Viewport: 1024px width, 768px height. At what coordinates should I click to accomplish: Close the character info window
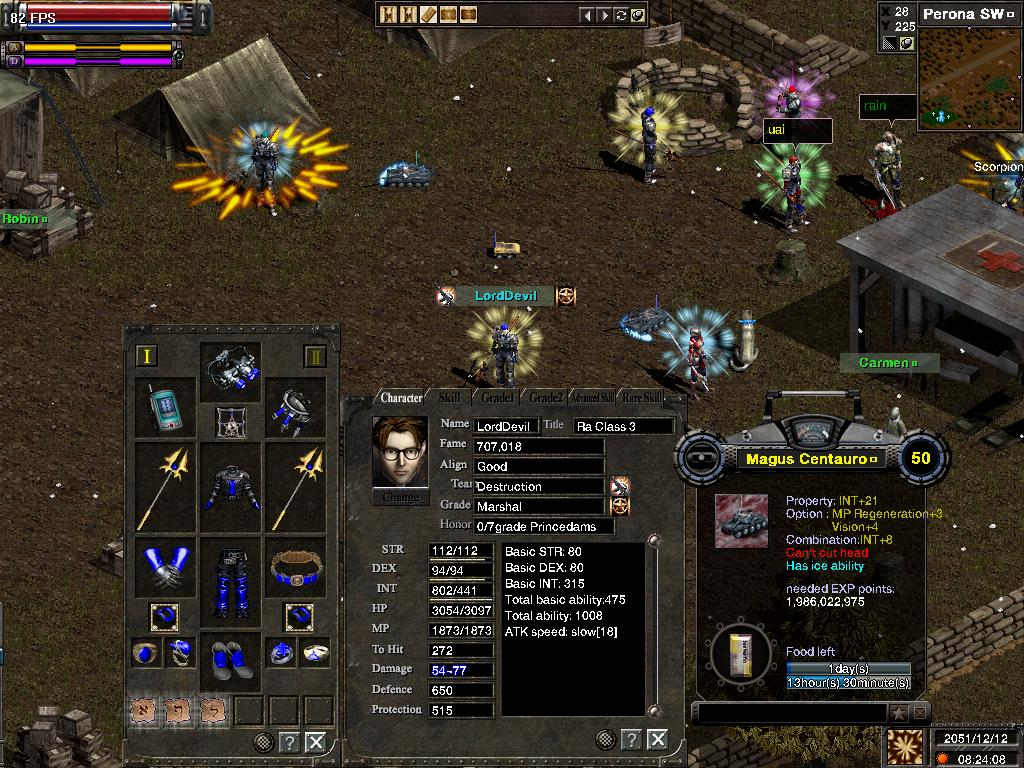click(657, 739)
